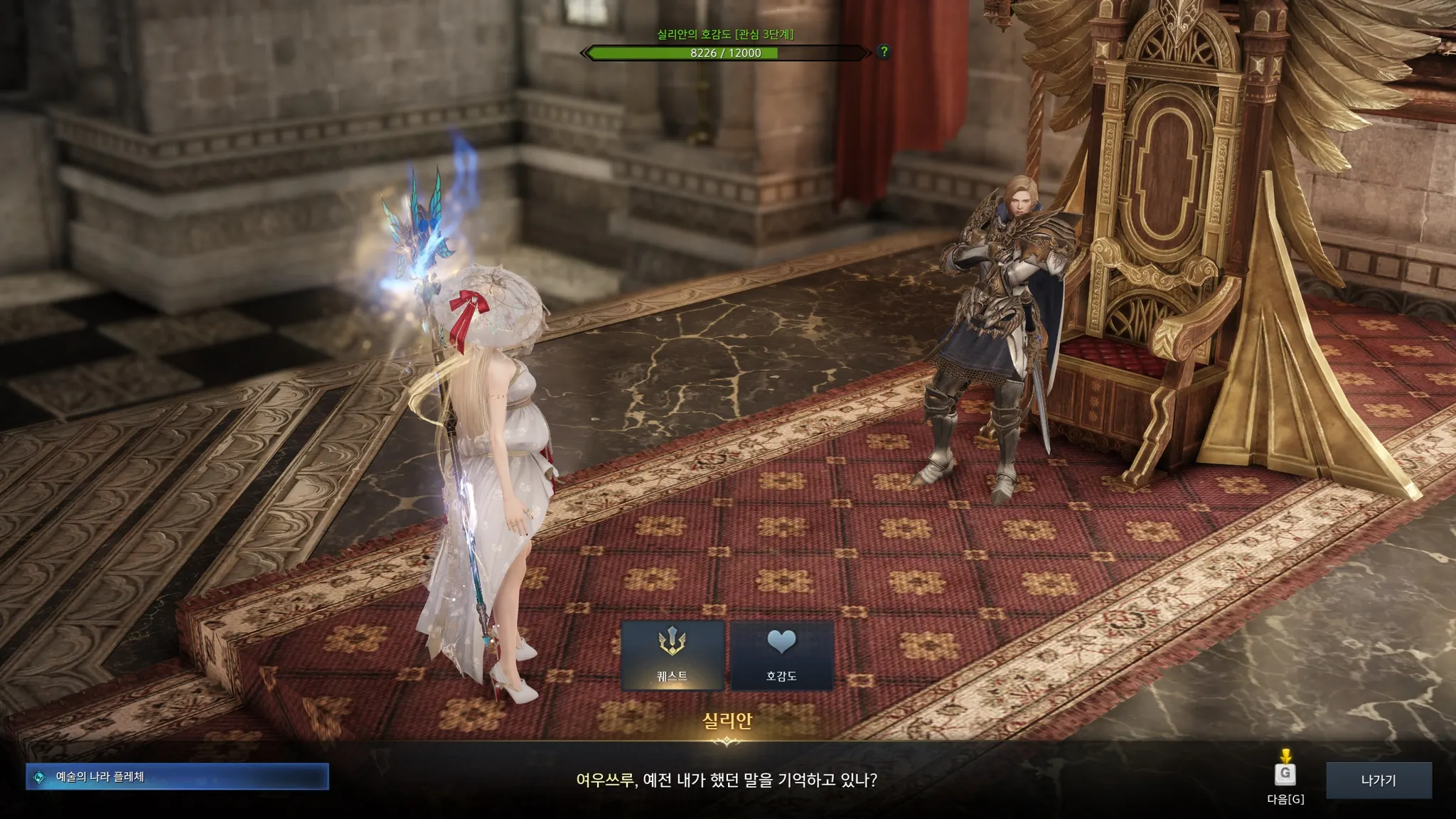This screenshot has width=1456, height=819.
Task: Open the 퀘스트 (Quest) dialogue option
Action: [673, 655]
